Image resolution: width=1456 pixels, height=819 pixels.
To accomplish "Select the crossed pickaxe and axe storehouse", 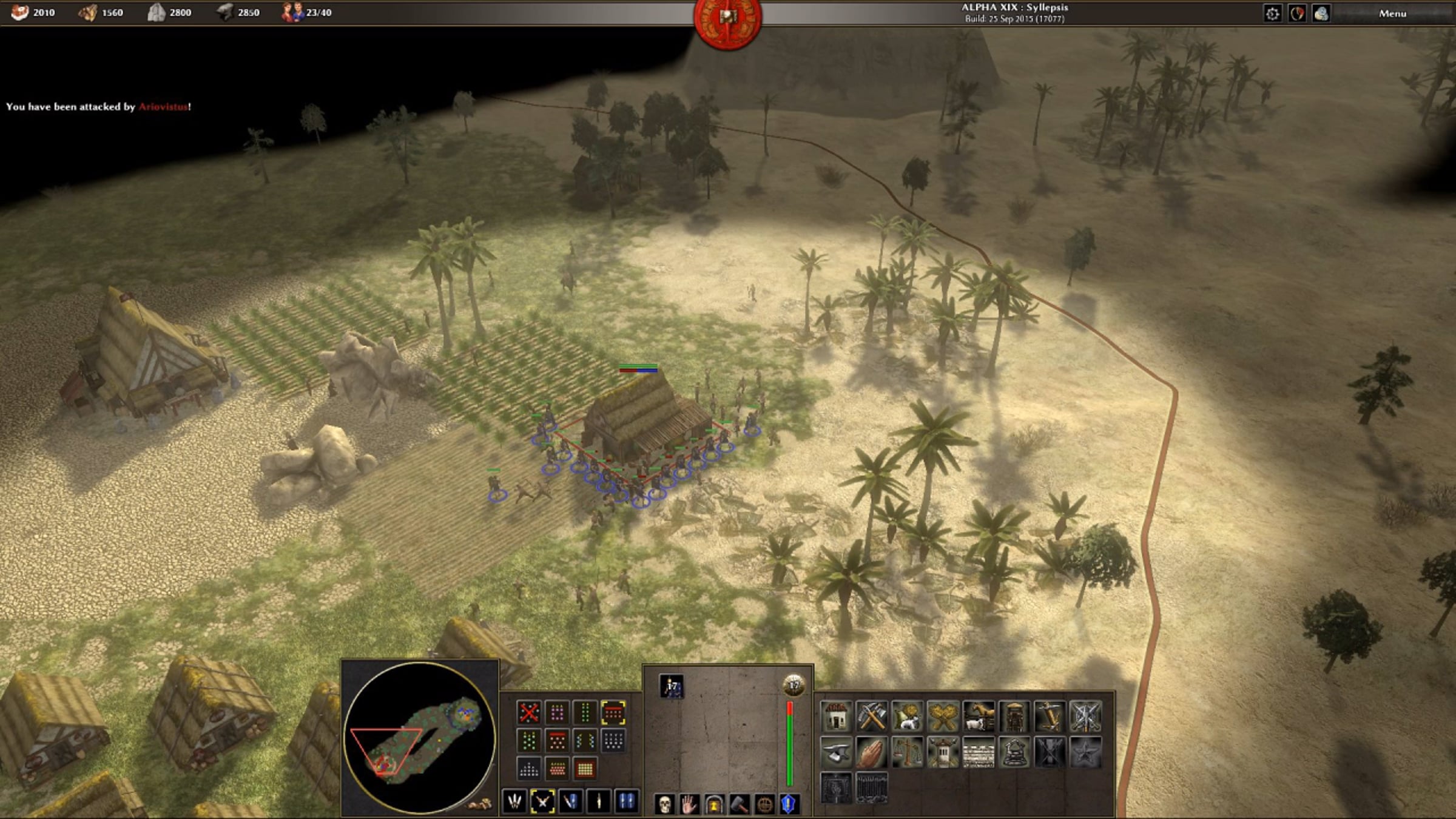I will [x=872, y=716].
